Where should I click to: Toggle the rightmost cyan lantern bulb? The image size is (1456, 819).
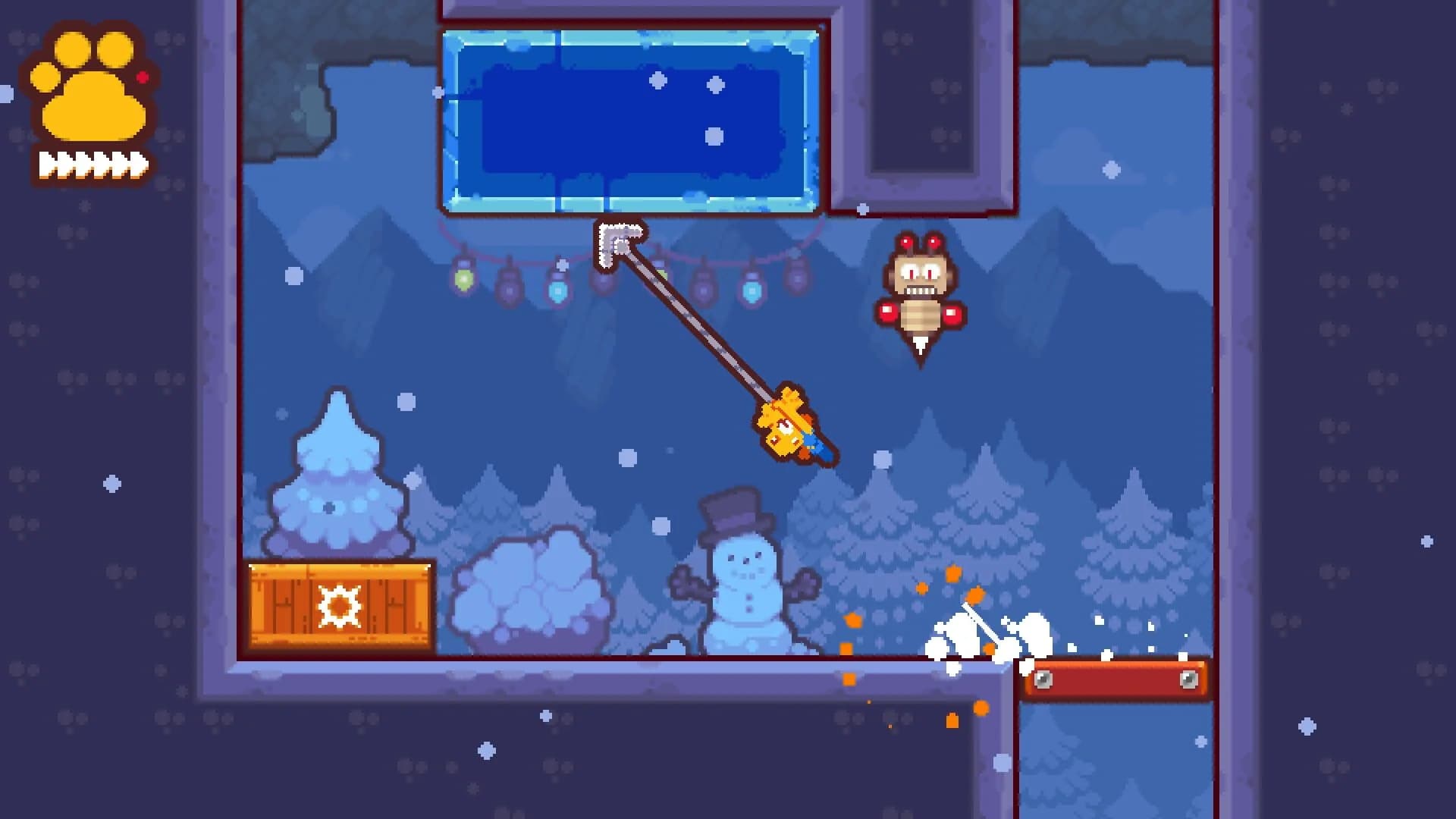tap(751, 291)
